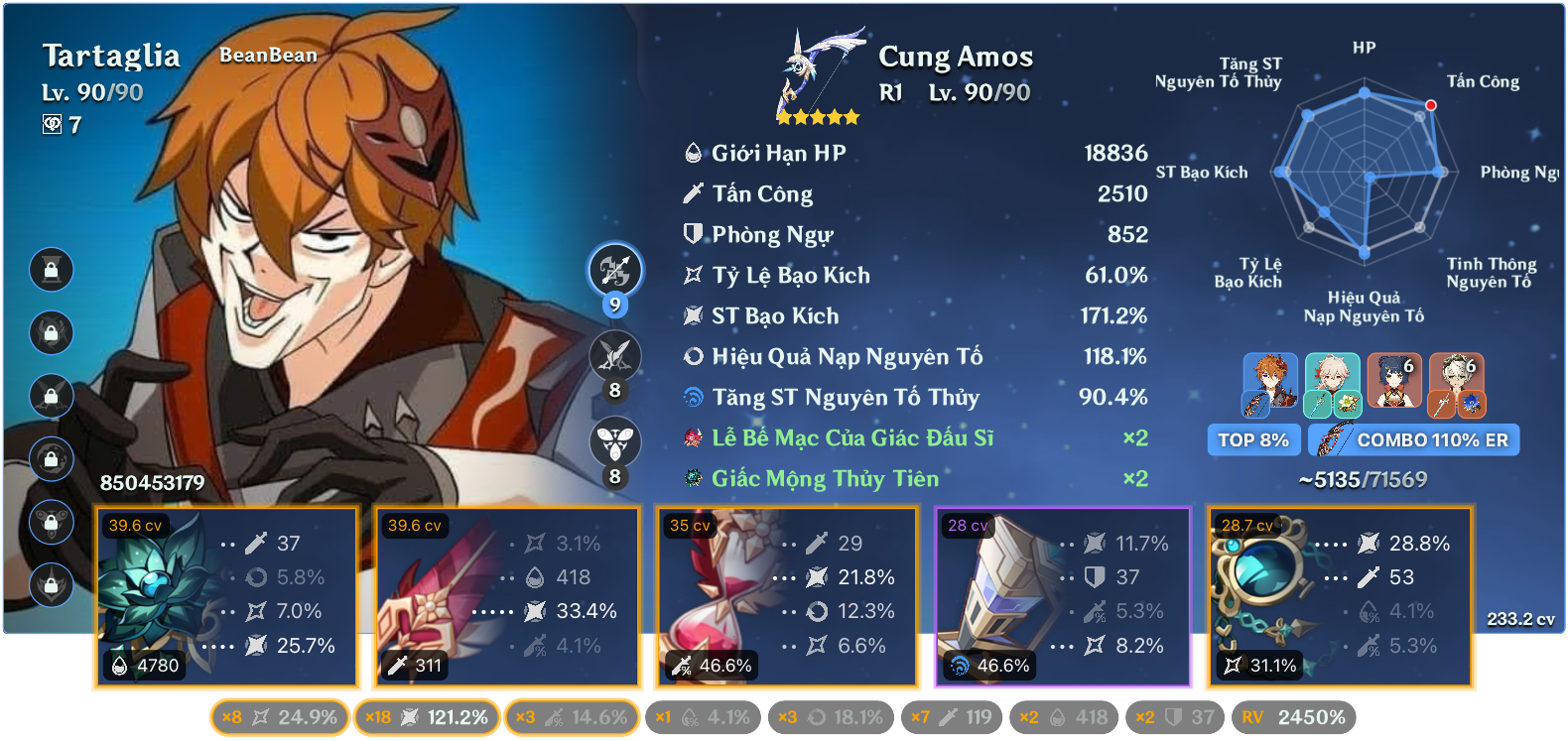
Task: Click the ~5135/71569 damage progress indicator
Action: (1364, 479)
